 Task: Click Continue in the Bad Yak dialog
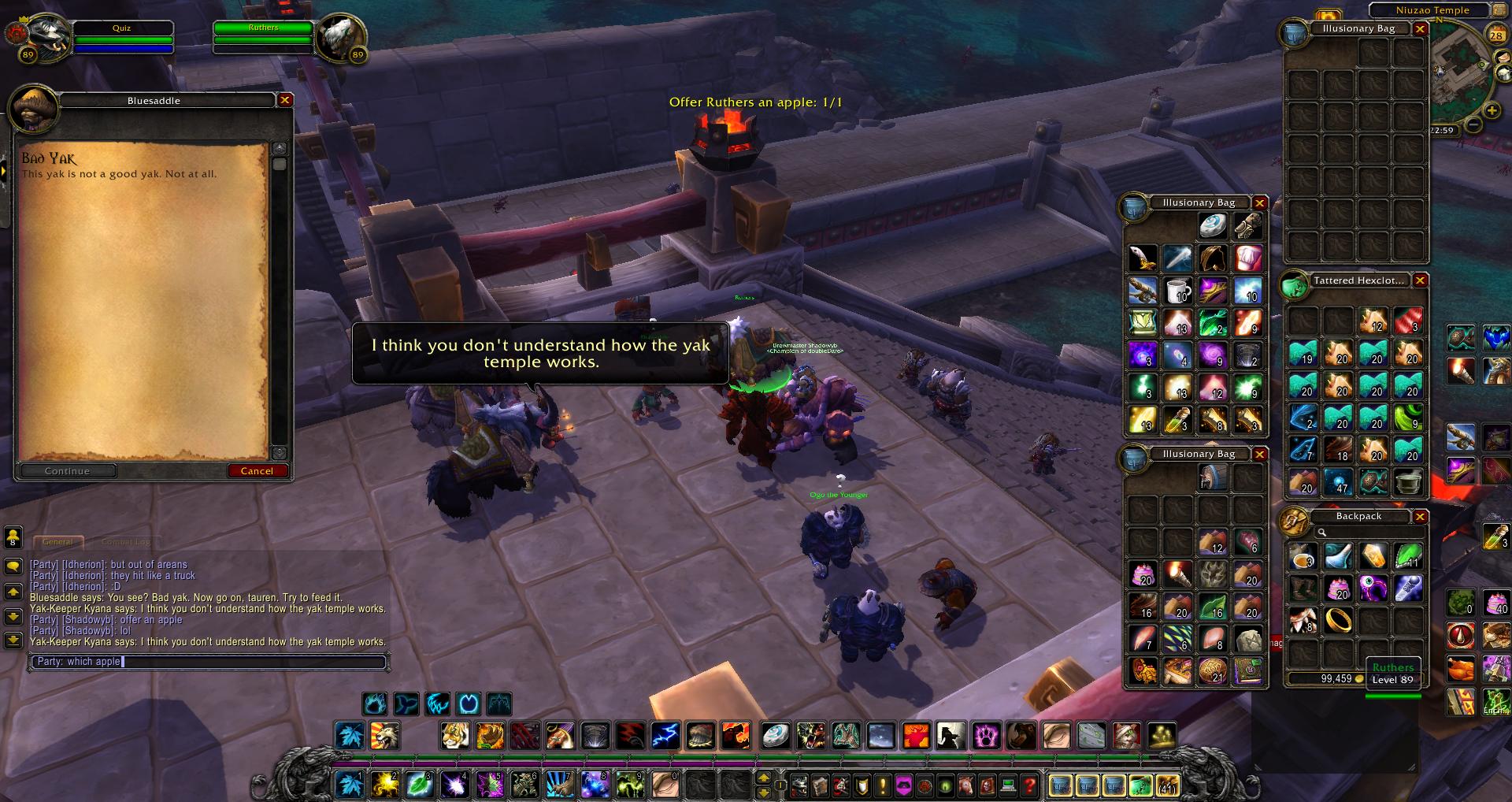[x=68, y=471]
